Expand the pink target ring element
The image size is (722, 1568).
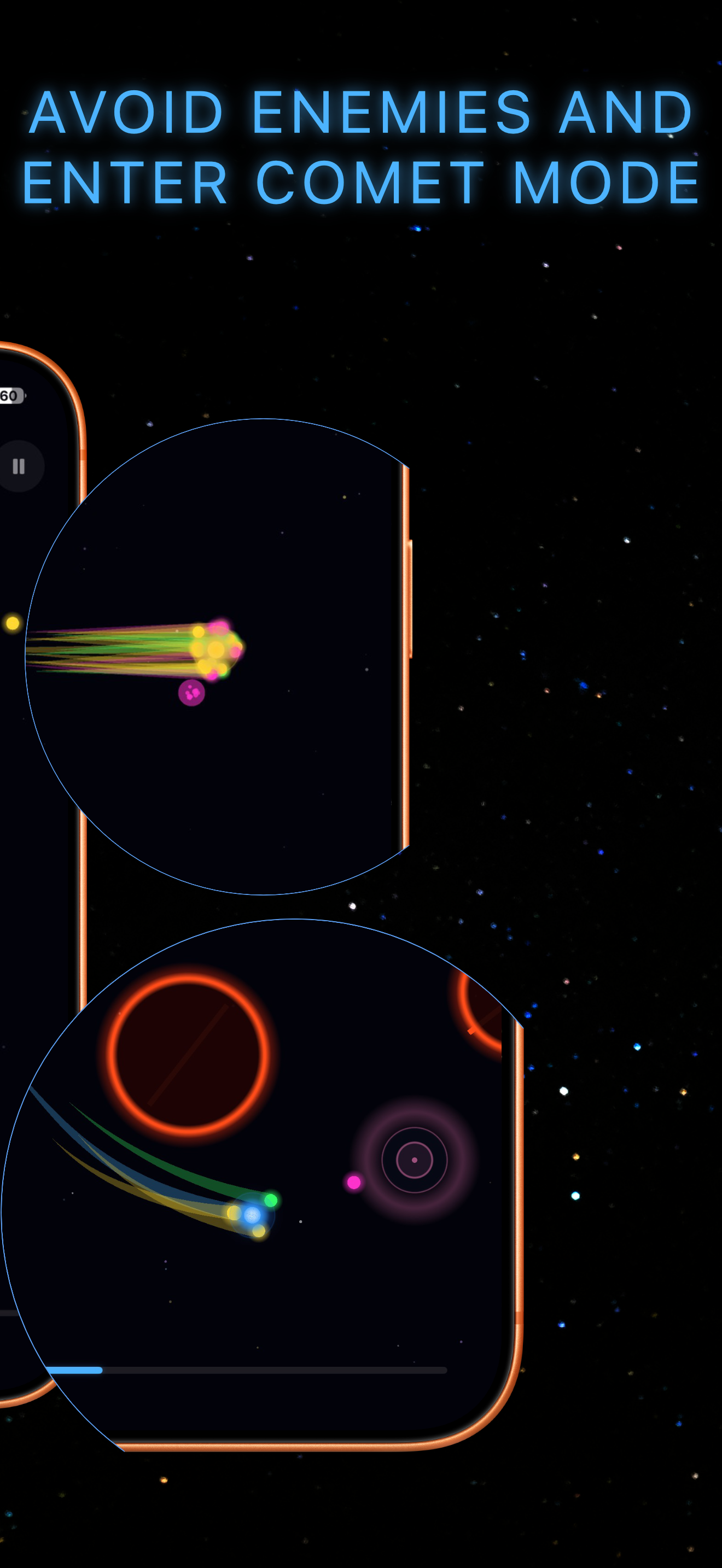414,1160
